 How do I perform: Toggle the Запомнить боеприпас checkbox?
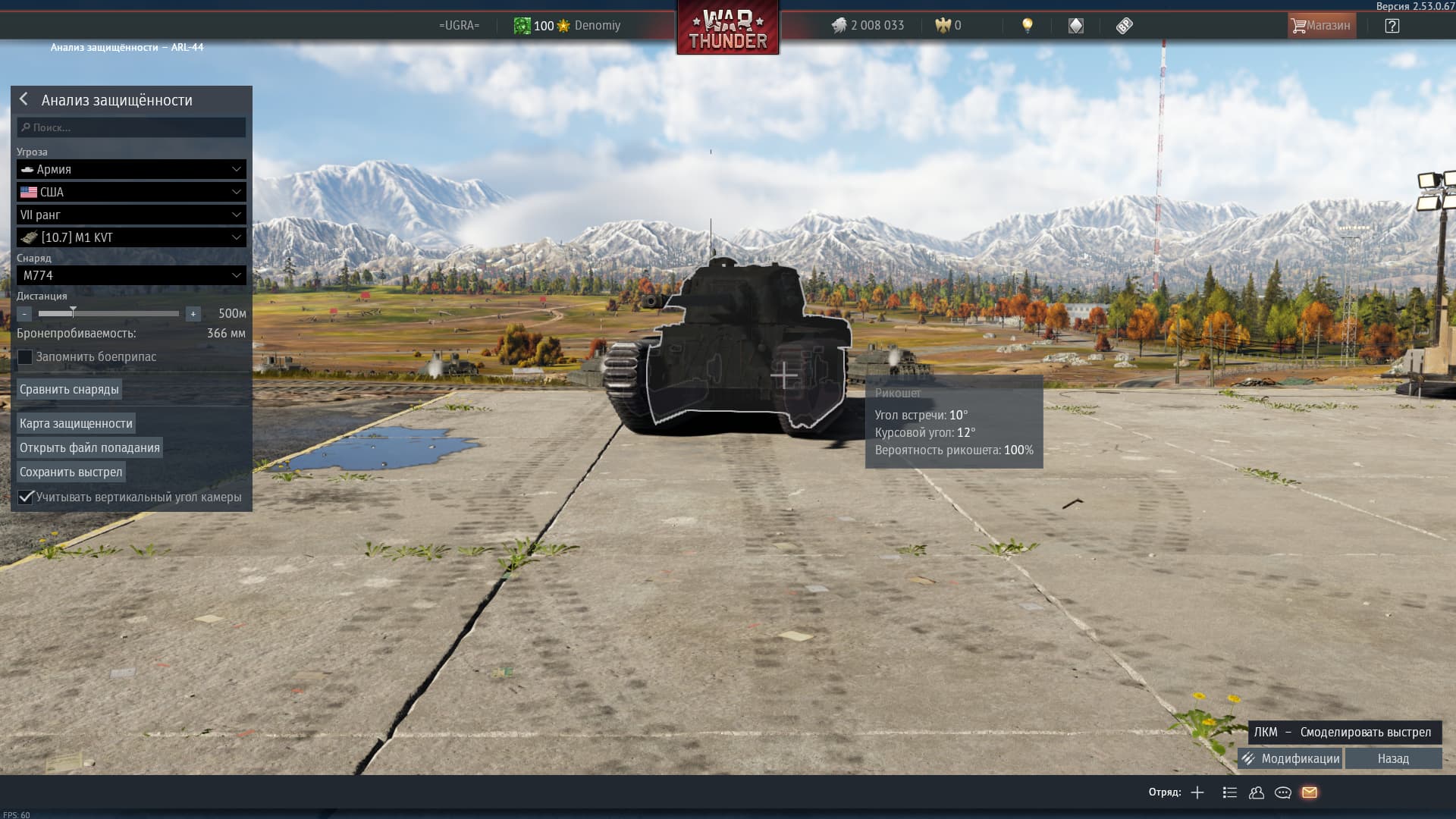point(26,357)
